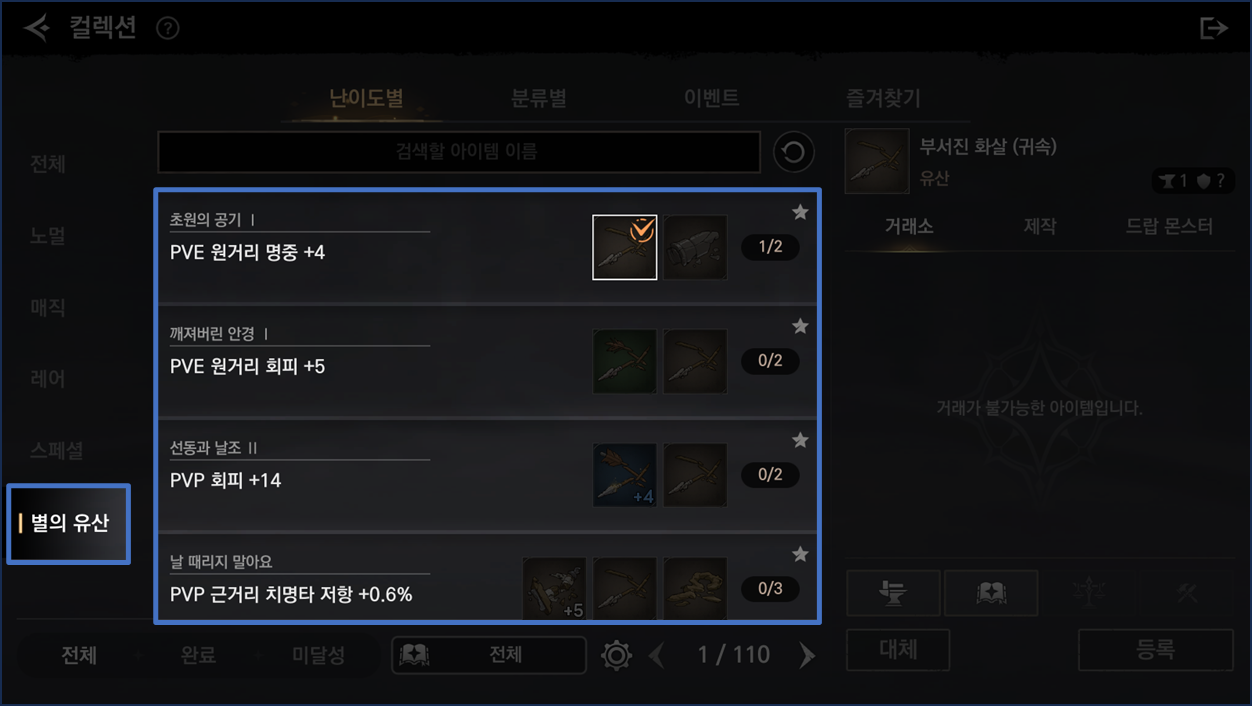Open the question mark help next to 컬렉션
This screenshot has height=706, width=1252.
click(x=168, y=28)
